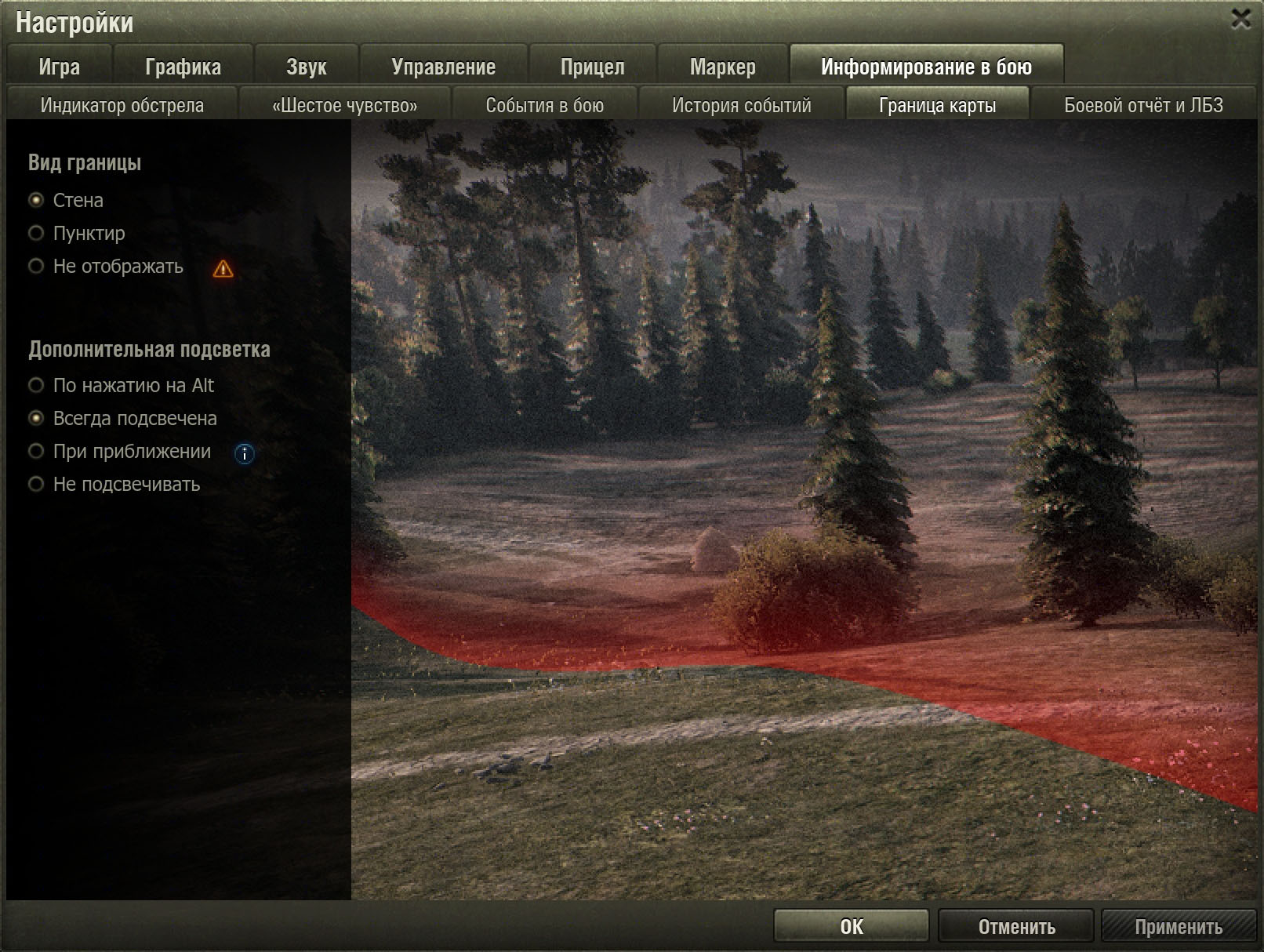Select the Не отображать border option
Image resolution: width=1264 pixels, height=952 pixels.
(x=36, y=266)
